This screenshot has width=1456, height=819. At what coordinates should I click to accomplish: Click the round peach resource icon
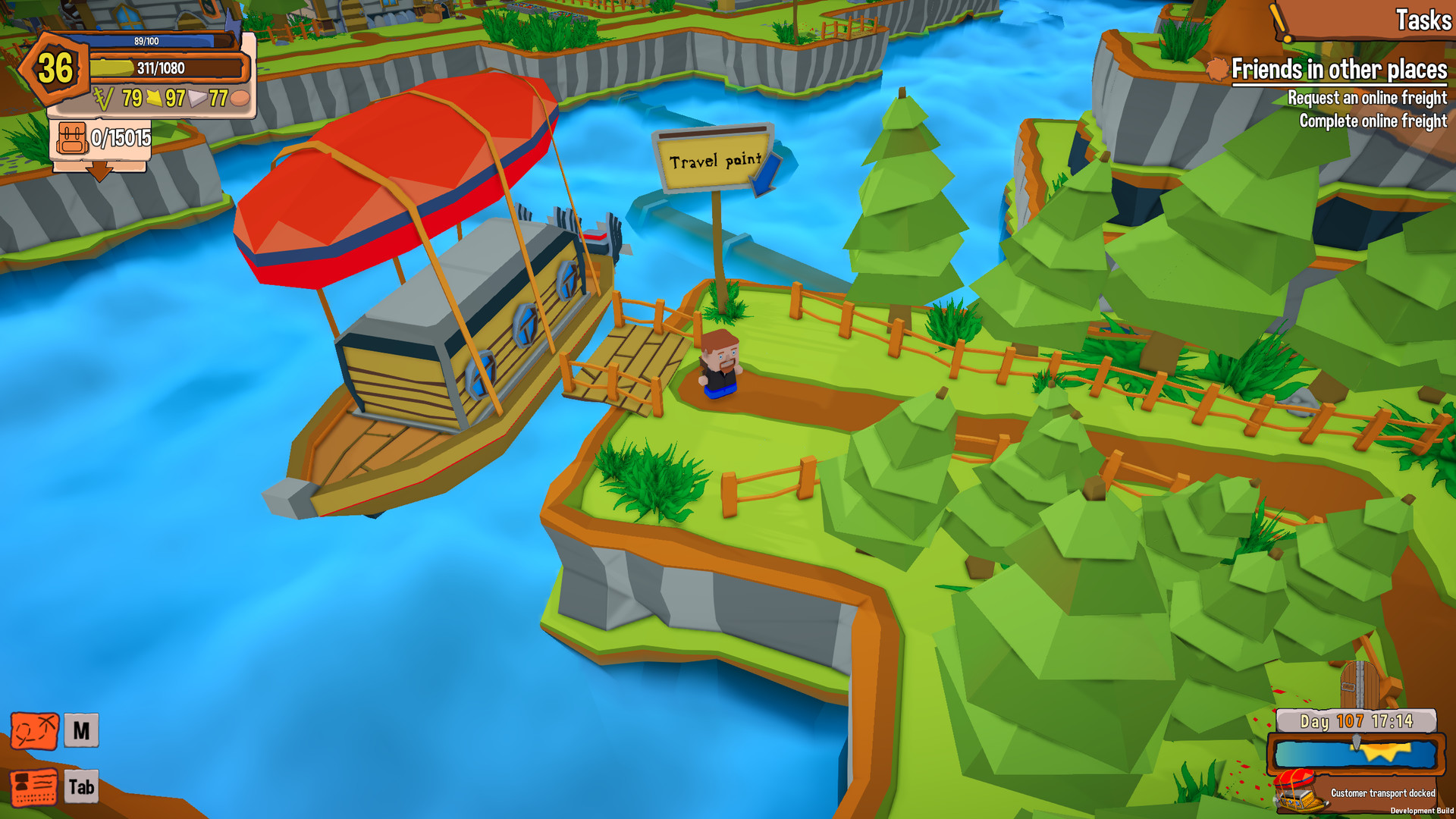tap(239, 97)
